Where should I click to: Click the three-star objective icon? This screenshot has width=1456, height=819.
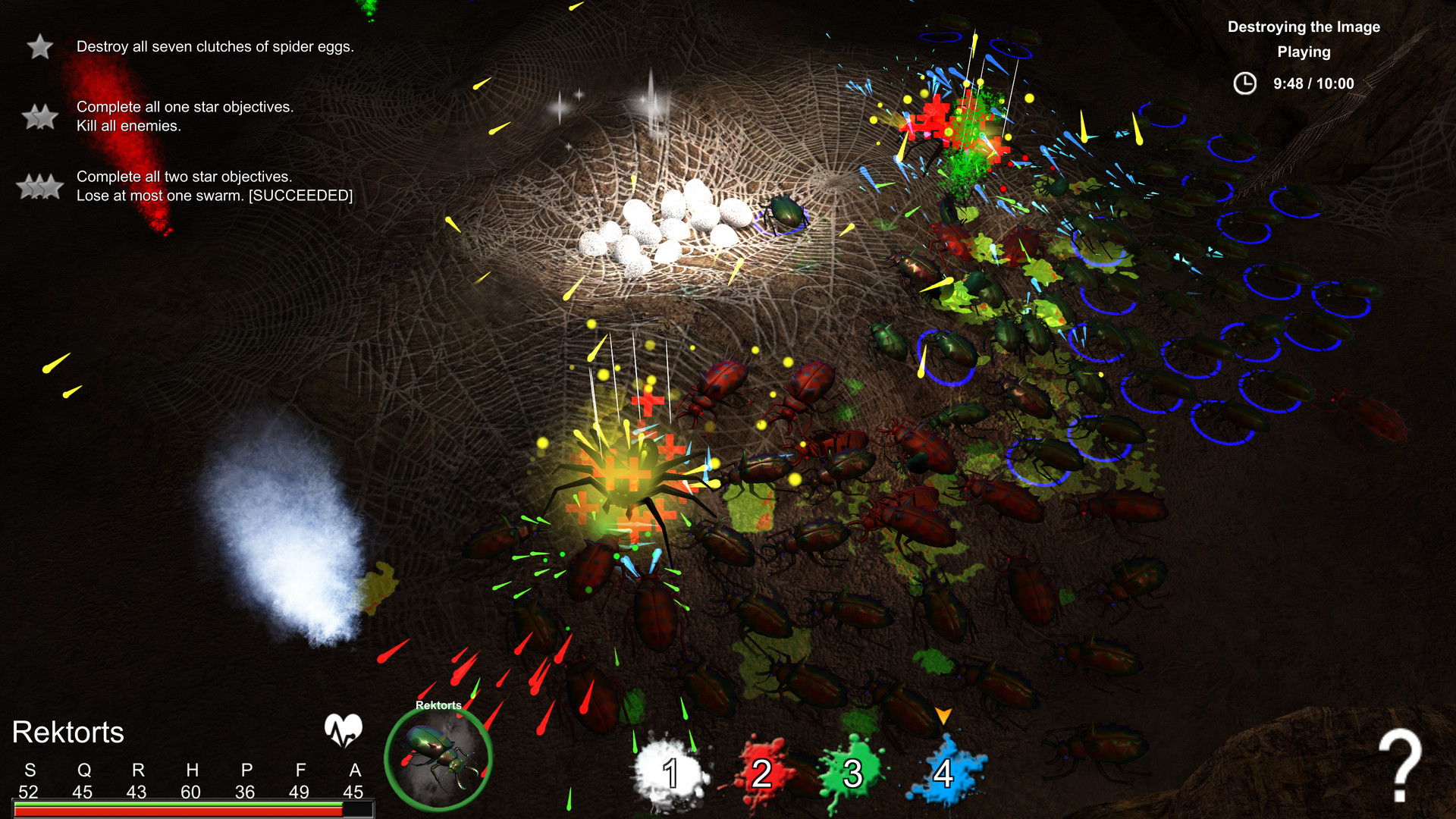click(39, 186)
